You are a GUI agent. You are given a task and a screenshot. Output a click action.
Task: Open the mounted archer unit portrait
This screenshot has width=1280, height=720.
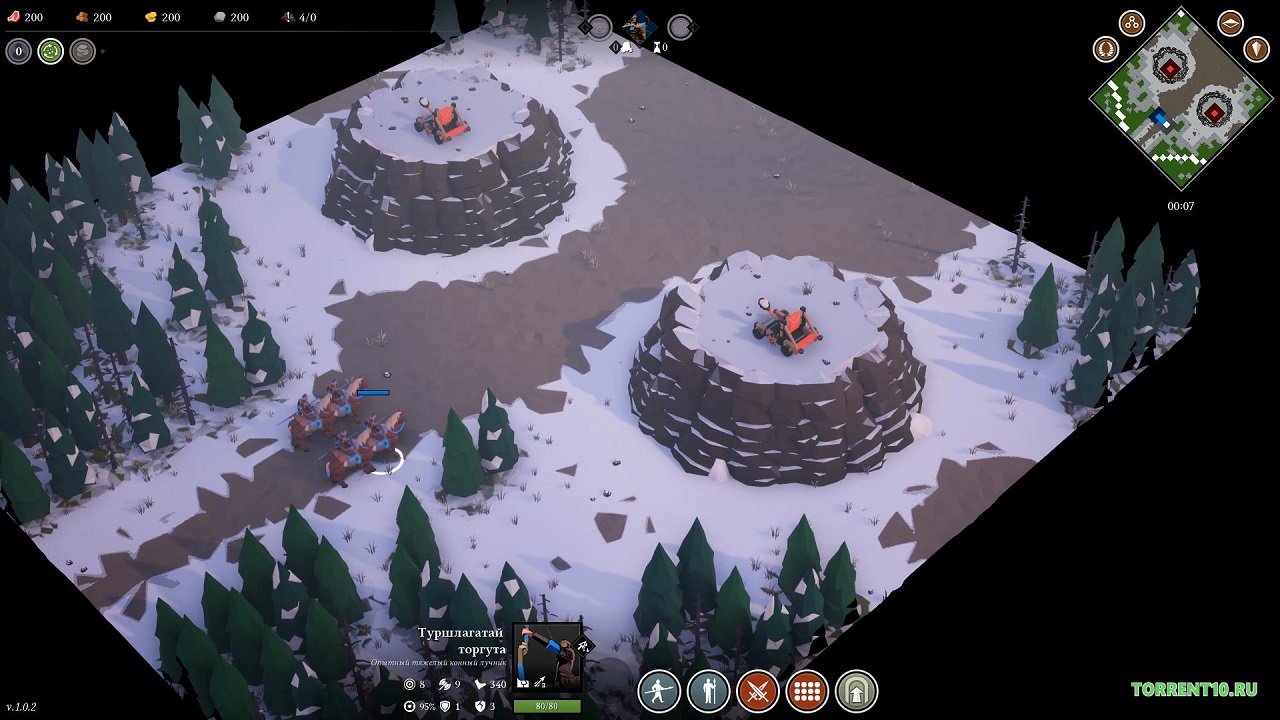click(547, 657)
